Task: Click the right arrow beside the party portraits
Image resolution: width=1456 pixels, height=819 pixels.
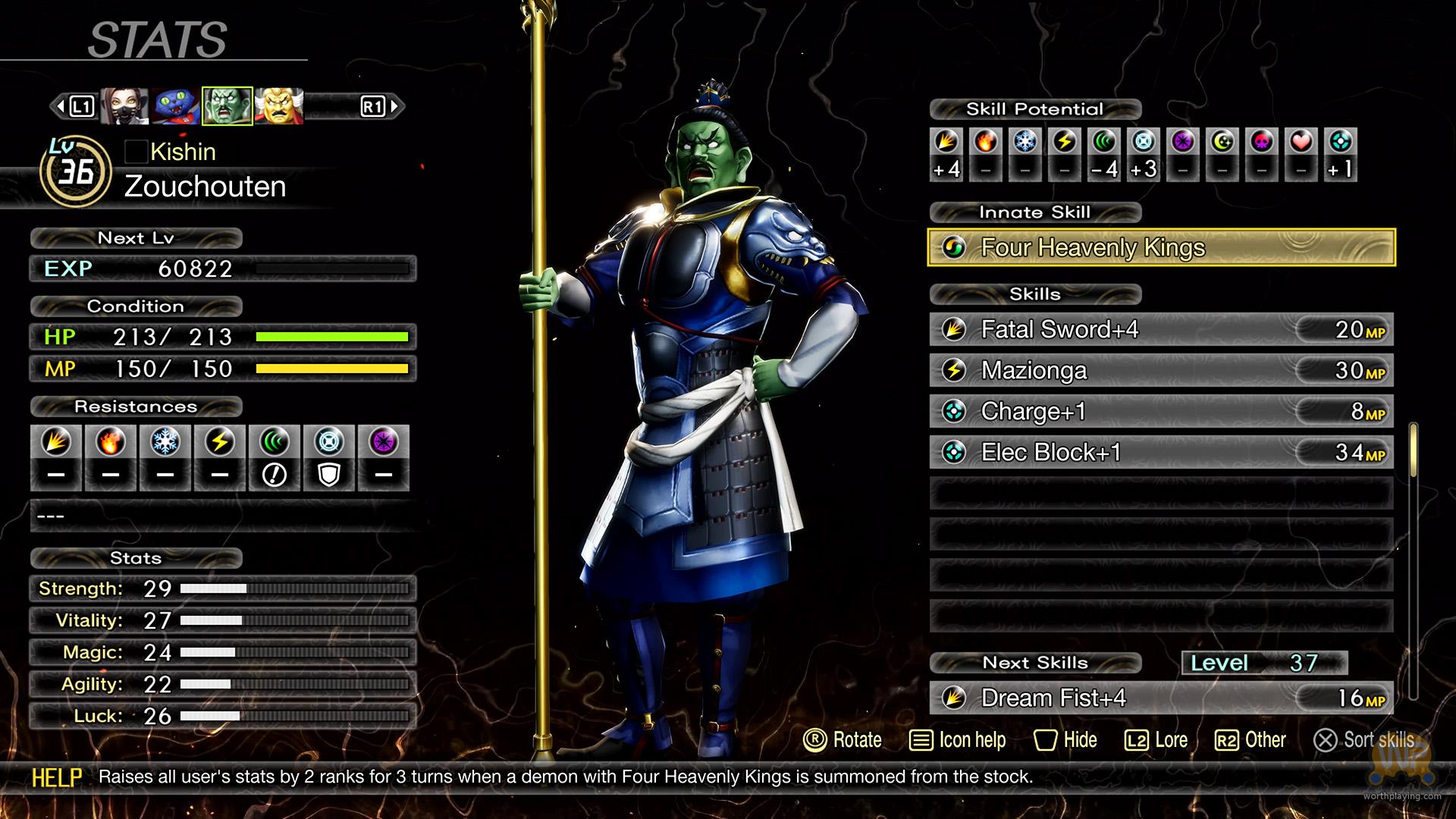Action: 394,106
